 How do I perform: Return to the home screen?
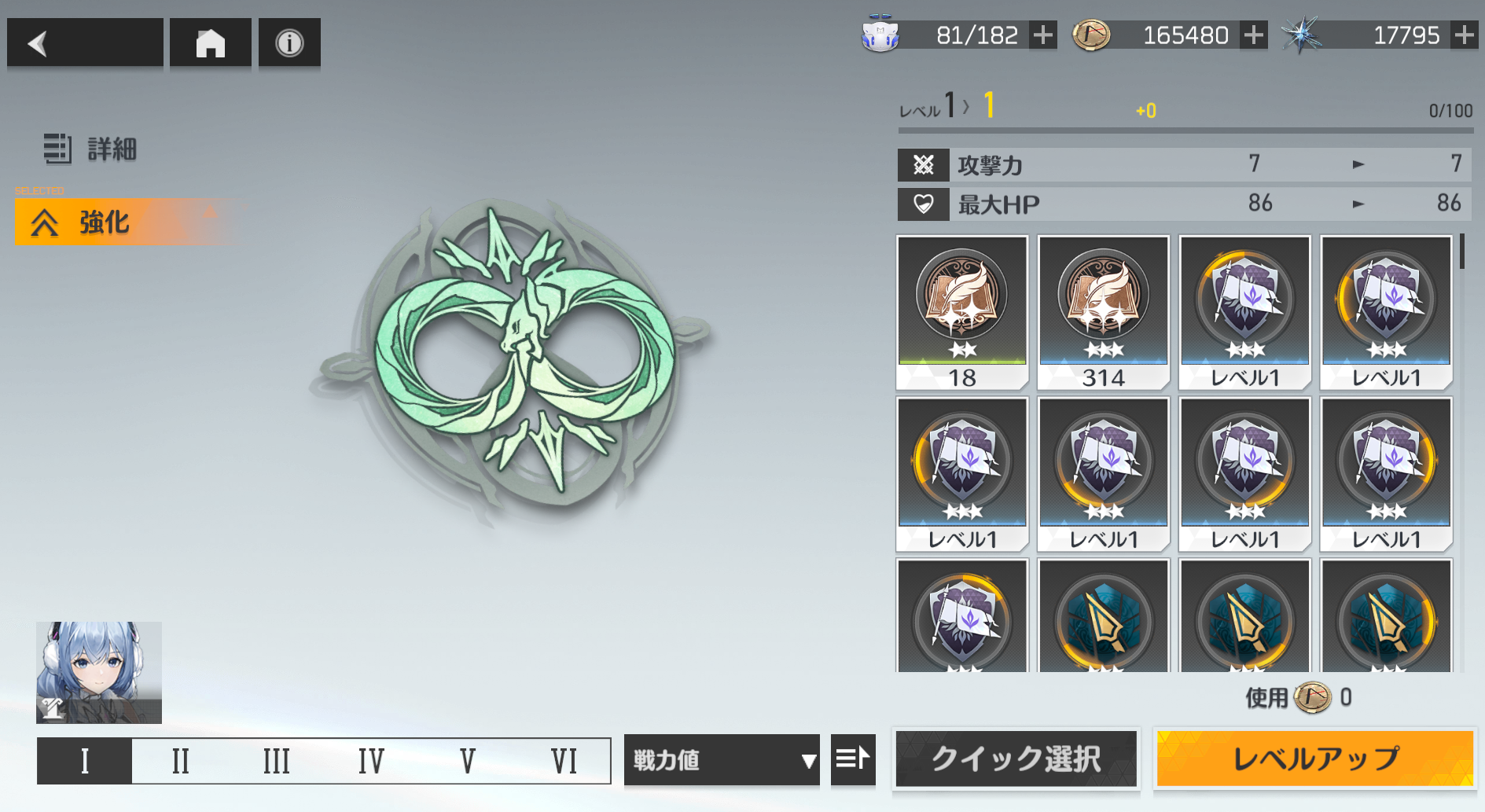click(x=210, y=43)
